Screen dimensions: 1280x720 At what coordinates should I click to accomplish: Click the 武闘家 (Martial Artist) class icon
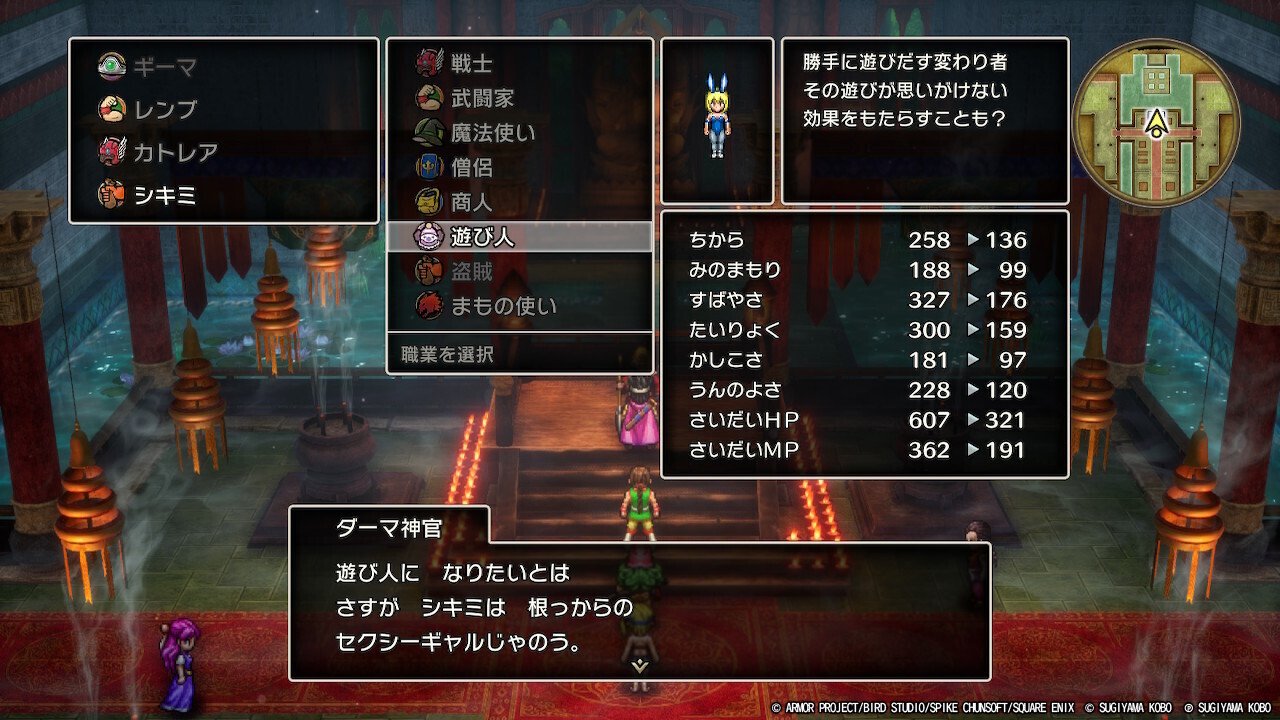[x=428, y=94]
